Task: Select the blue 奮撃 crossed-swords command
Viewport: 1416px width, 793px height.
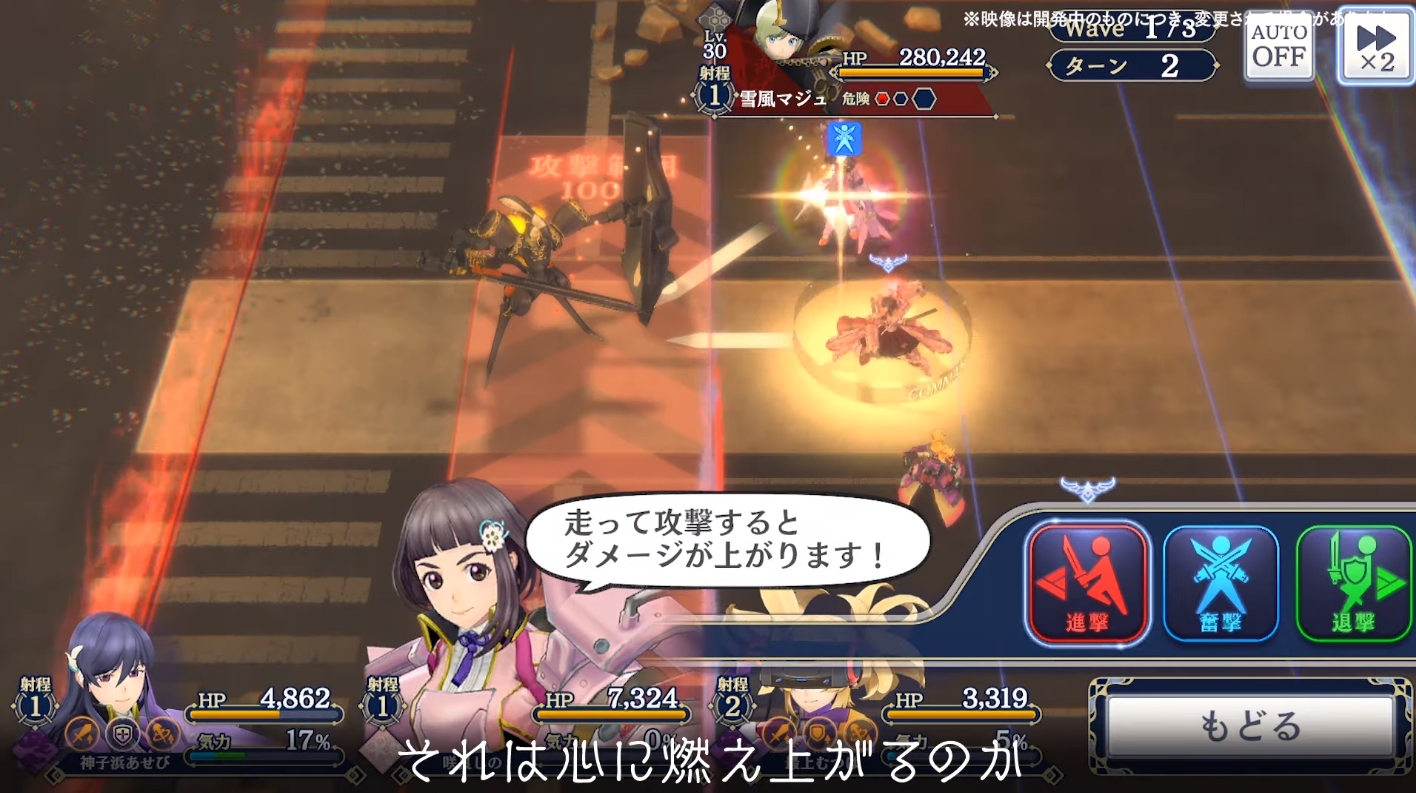Action: click(1220, 583)
